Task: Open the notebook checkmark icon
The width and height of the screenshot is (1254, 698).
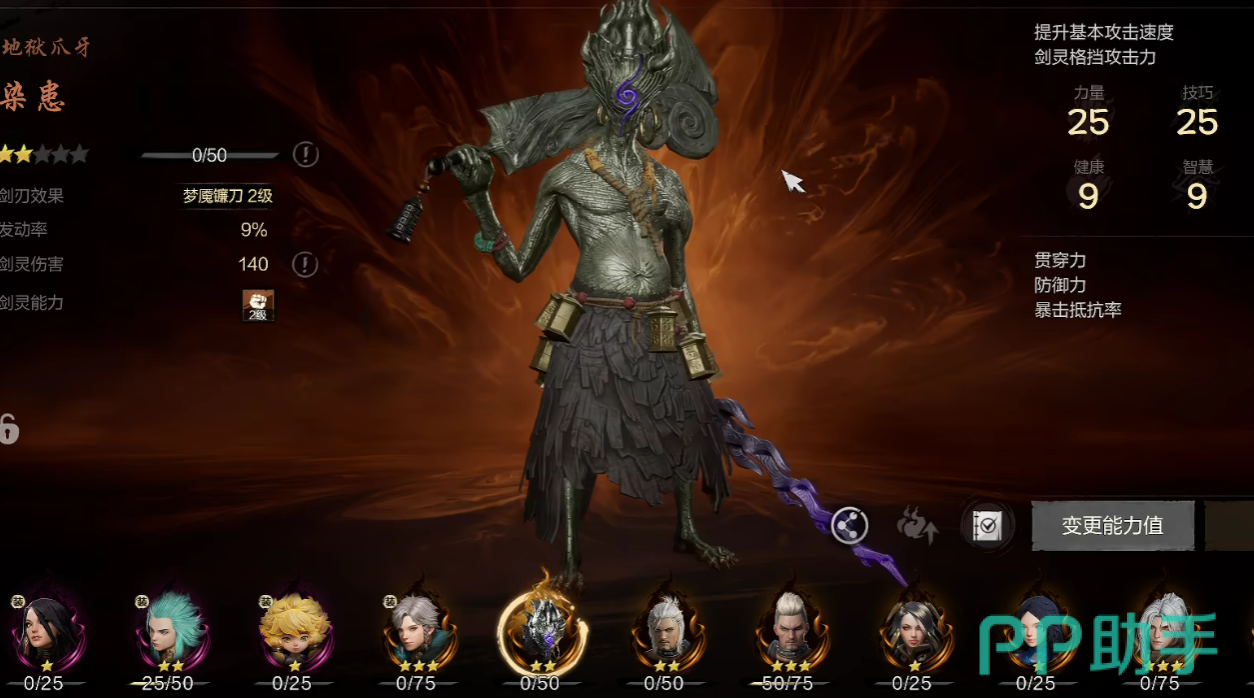Action: coord(987,525)
